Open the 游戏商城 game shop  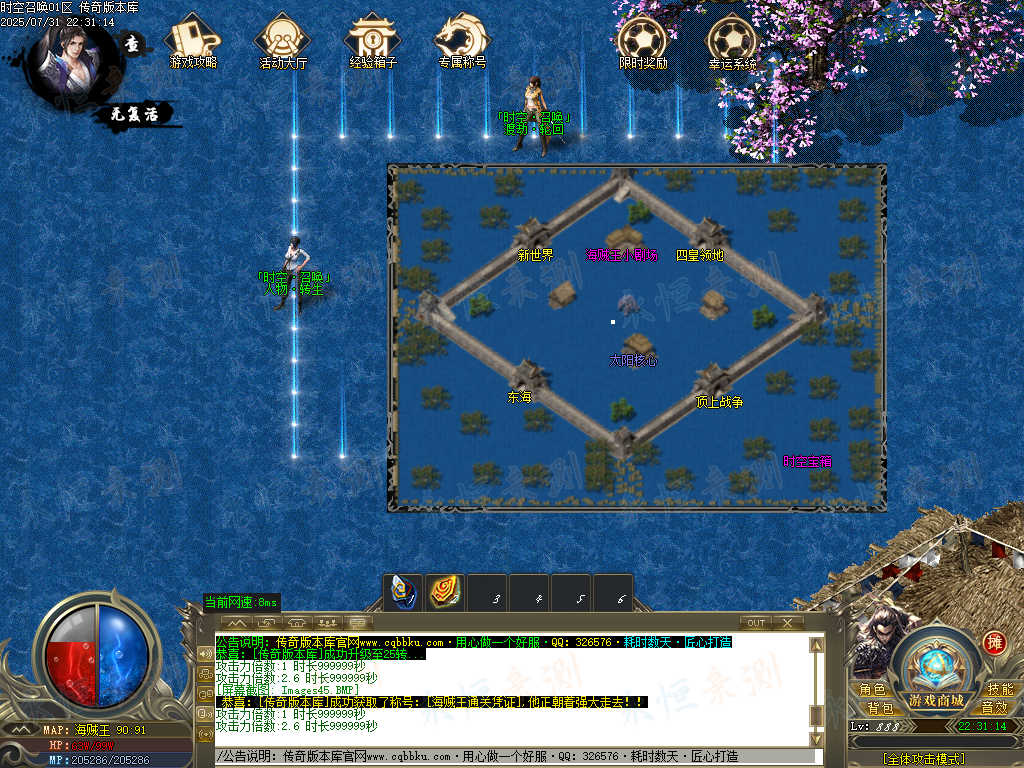coord(936,699)
